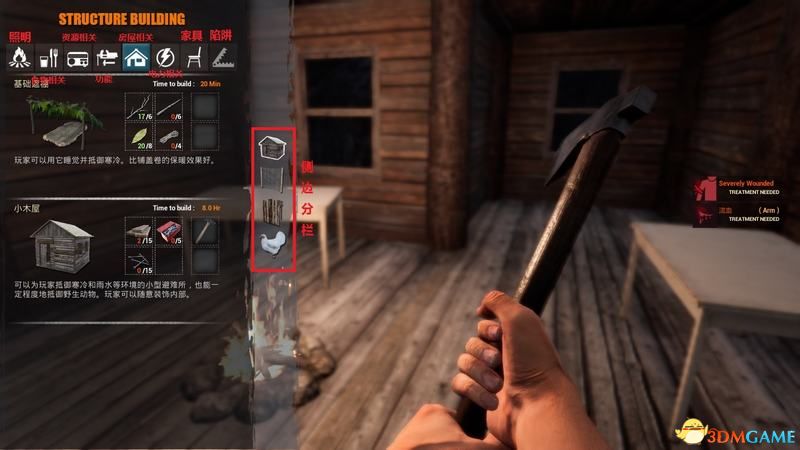The height and width of the screenshot is (450, 800).
Task: Click the Severely Wounded status icon
Action: point(706,188)
